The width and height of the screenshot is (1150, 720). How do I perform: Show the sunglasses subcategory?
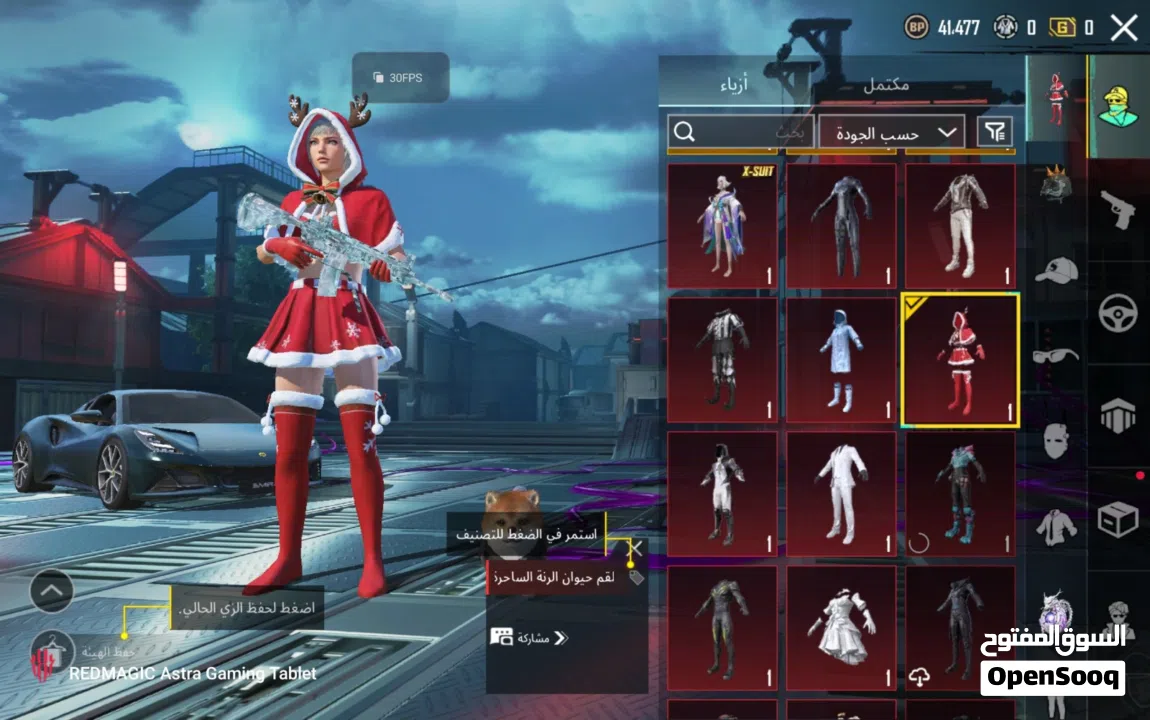pos(1055,355)
